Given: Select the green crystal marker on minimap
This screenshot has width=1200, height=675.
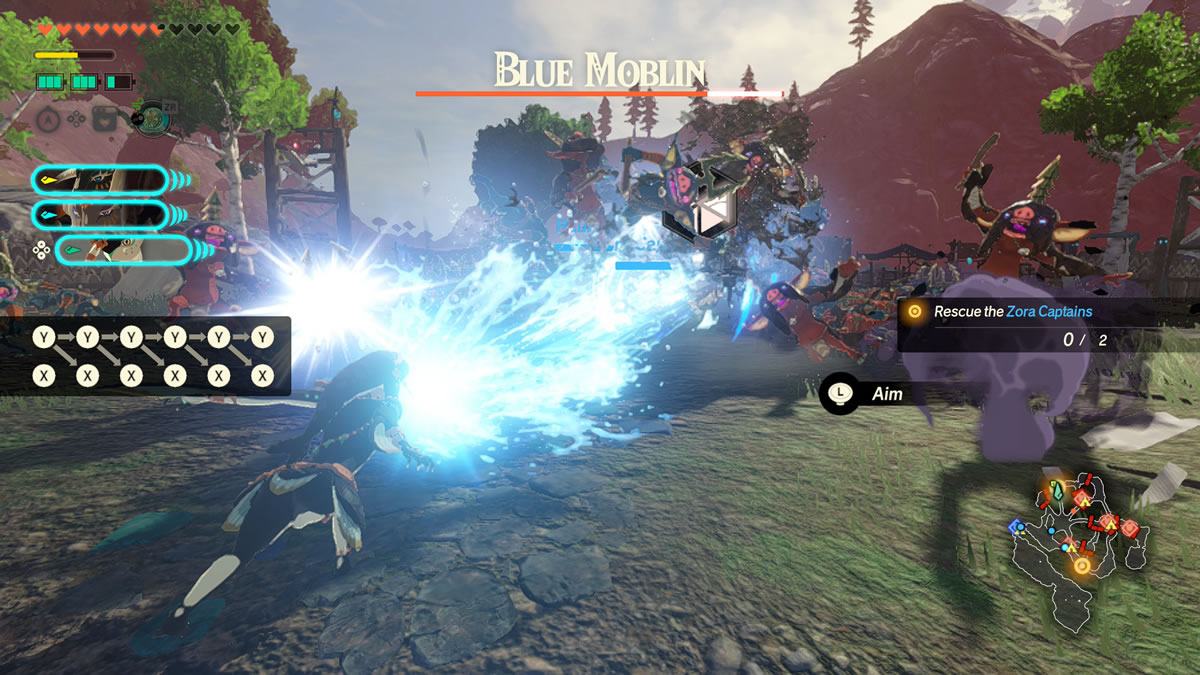Looking at the screenshot, I should 1056,491.
